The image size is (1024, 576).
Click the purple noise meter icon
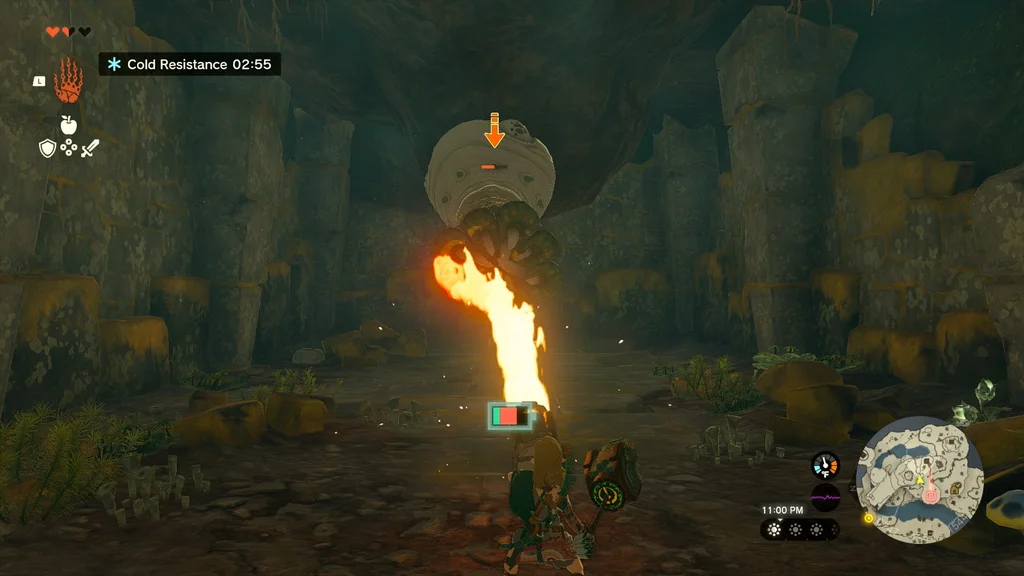825,496
